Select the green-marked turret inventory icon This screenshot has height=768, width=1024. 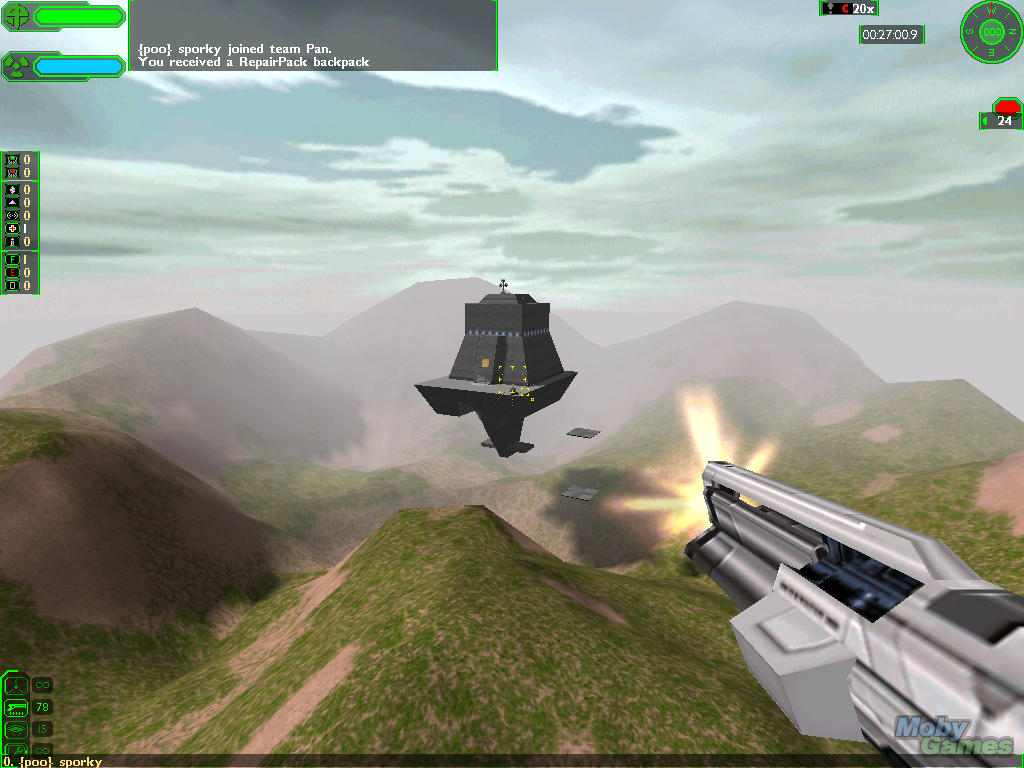[12, 159]
